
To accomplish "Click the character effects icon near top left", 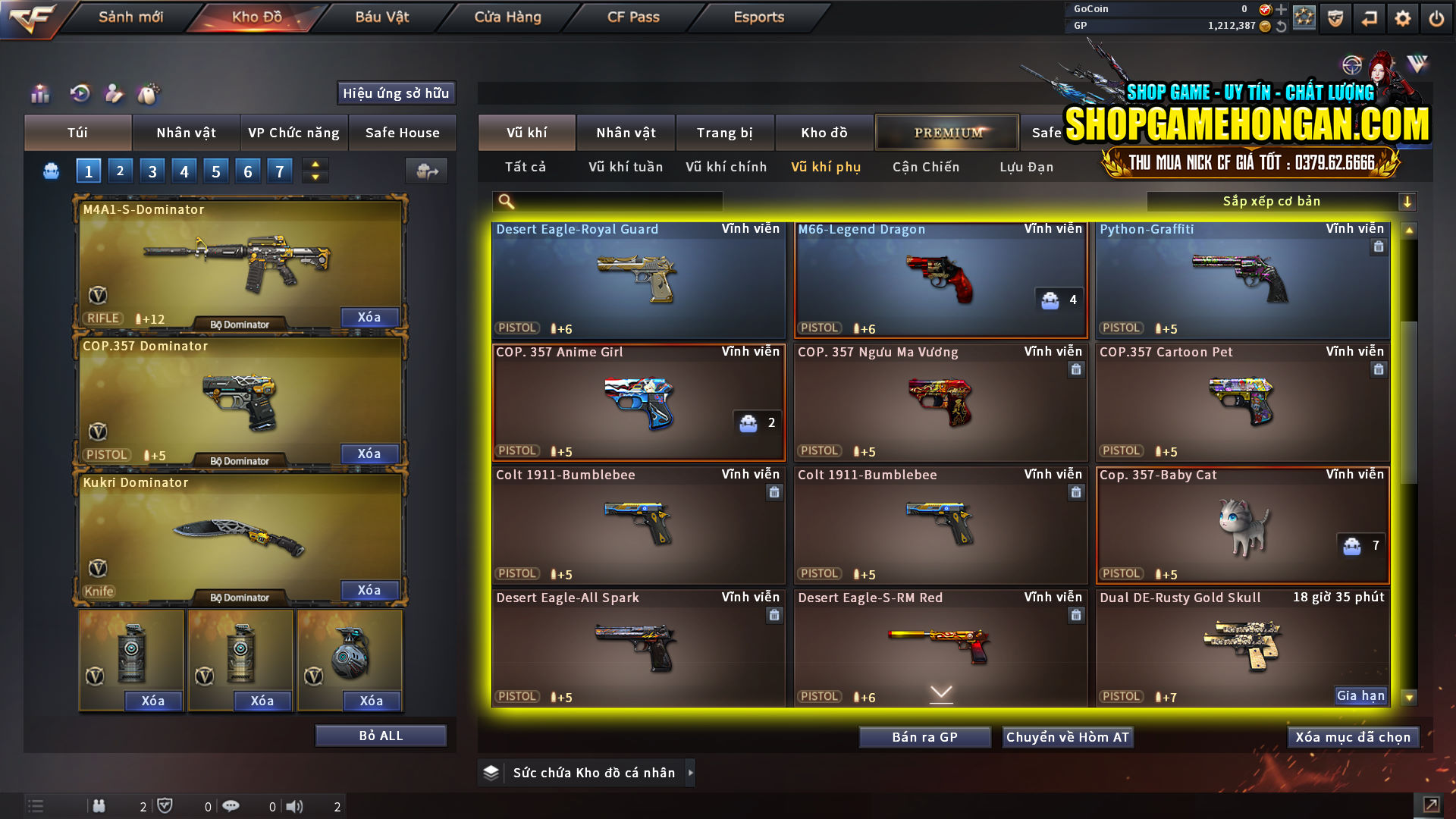I will pos(114,93).
